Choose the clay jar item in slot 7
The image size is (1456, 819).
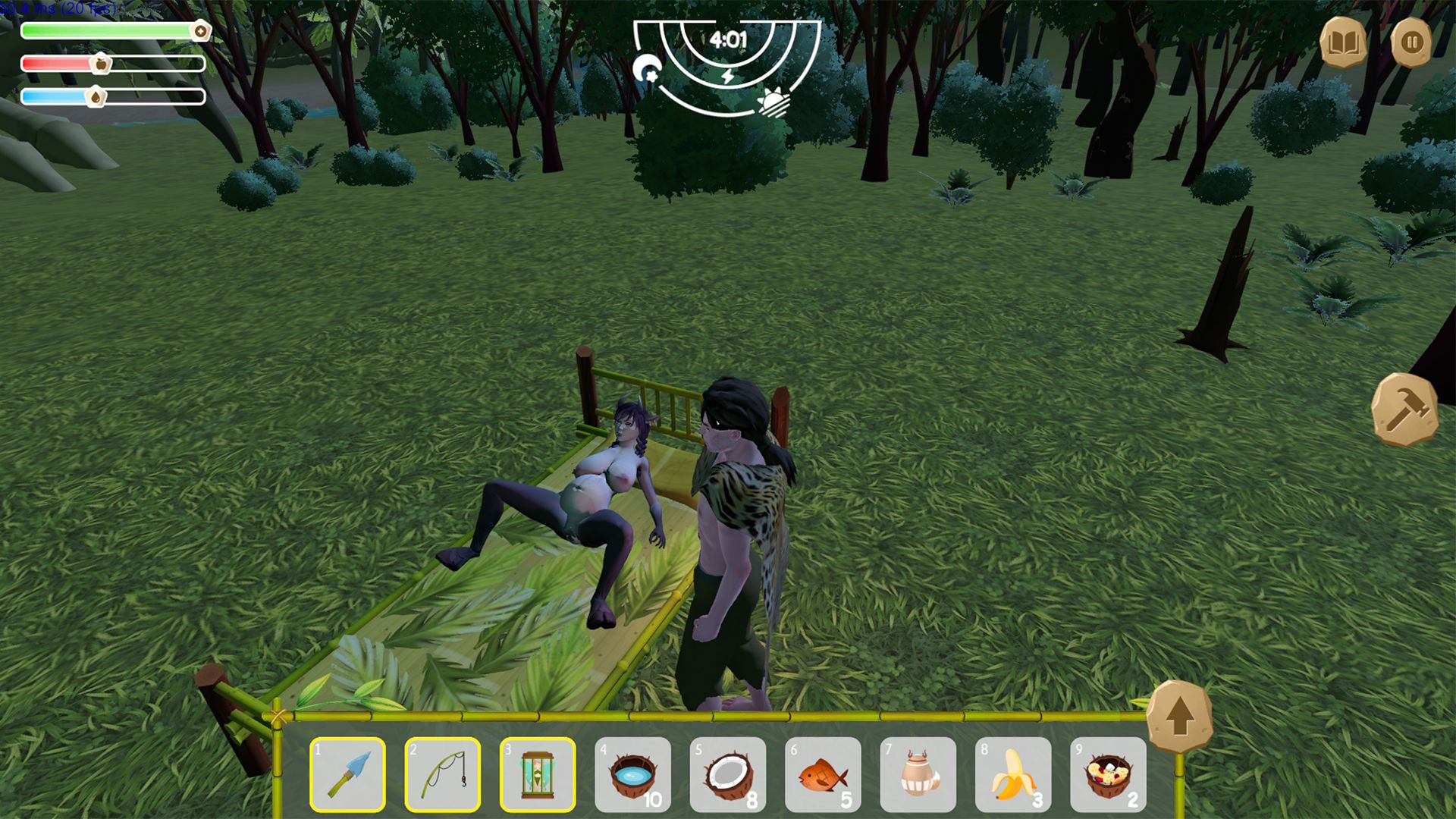[918, 774]
